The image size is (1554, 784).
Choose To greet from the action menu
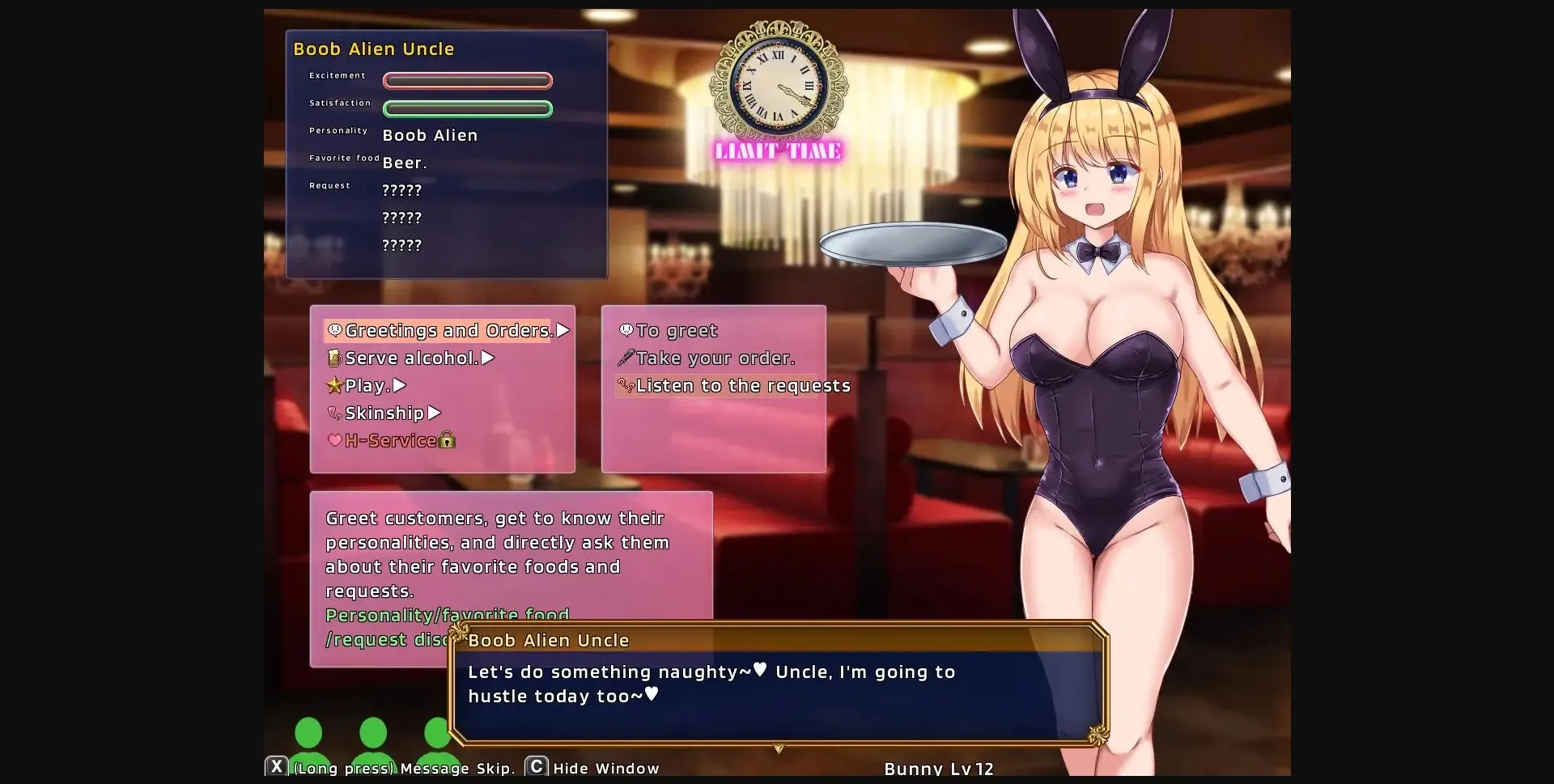tap(677, 330)
